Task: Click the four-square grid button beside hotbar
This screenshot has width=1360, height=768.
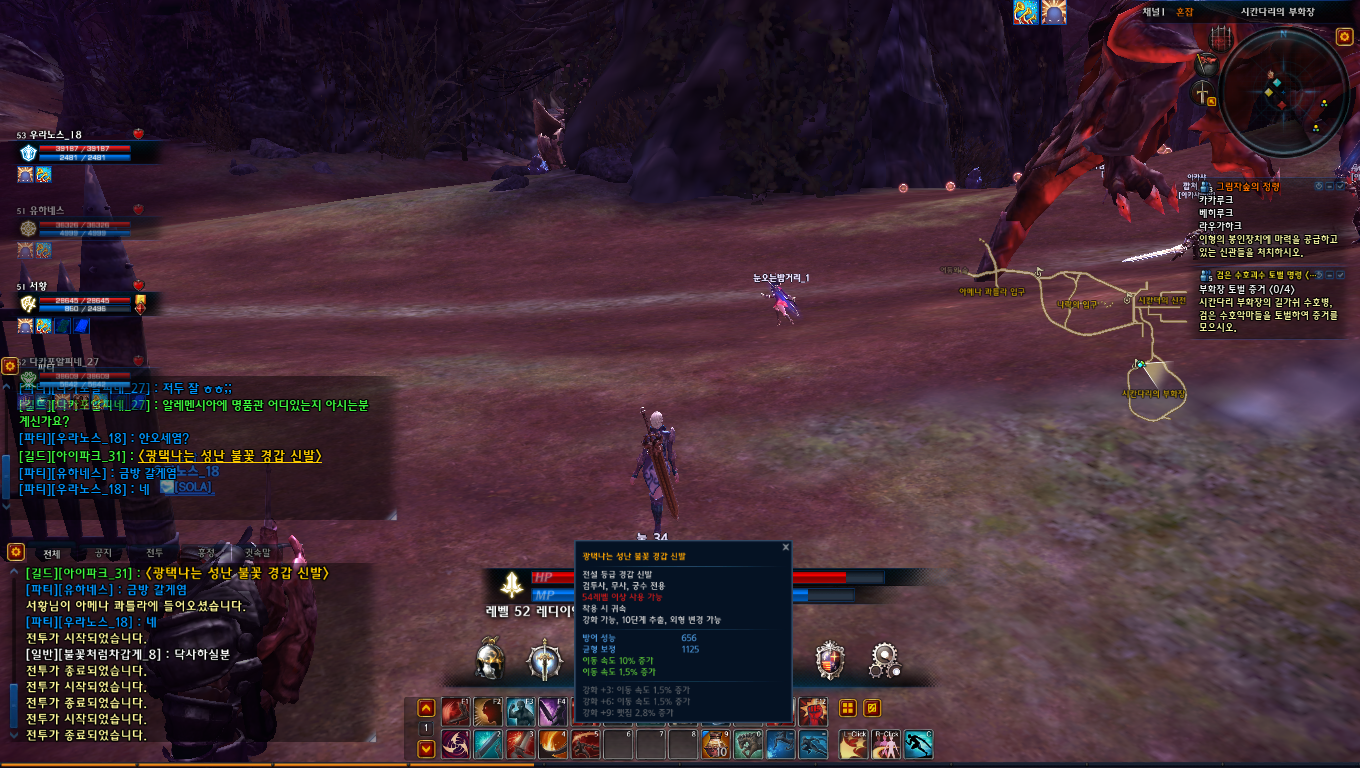Action: pos(848,708)
